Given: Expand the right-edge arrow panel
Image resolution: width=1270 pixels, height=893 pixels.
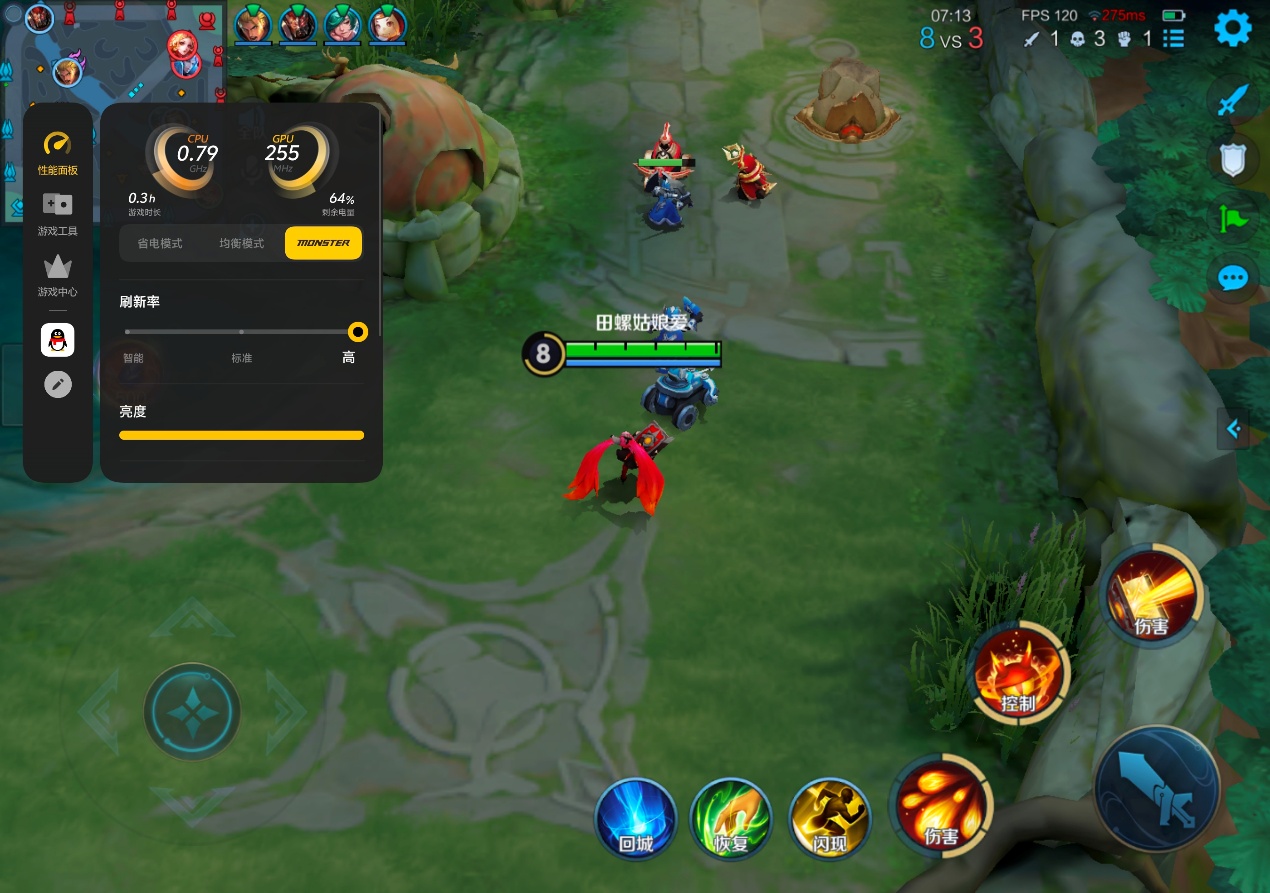Looking at the screenshot, I should click(x=1233, y=429).
